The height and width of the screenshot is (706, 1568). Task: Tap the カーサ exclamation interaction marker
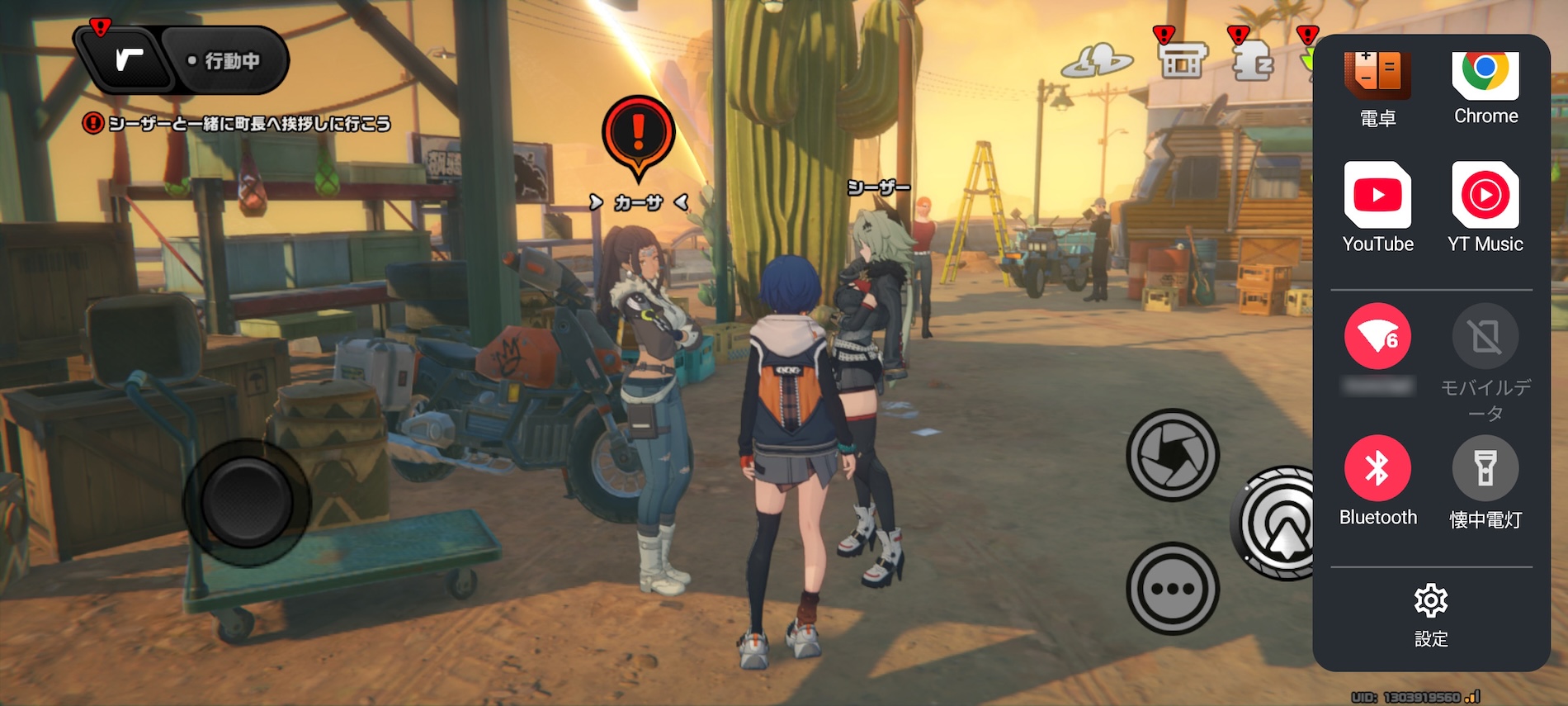(638, 136)
